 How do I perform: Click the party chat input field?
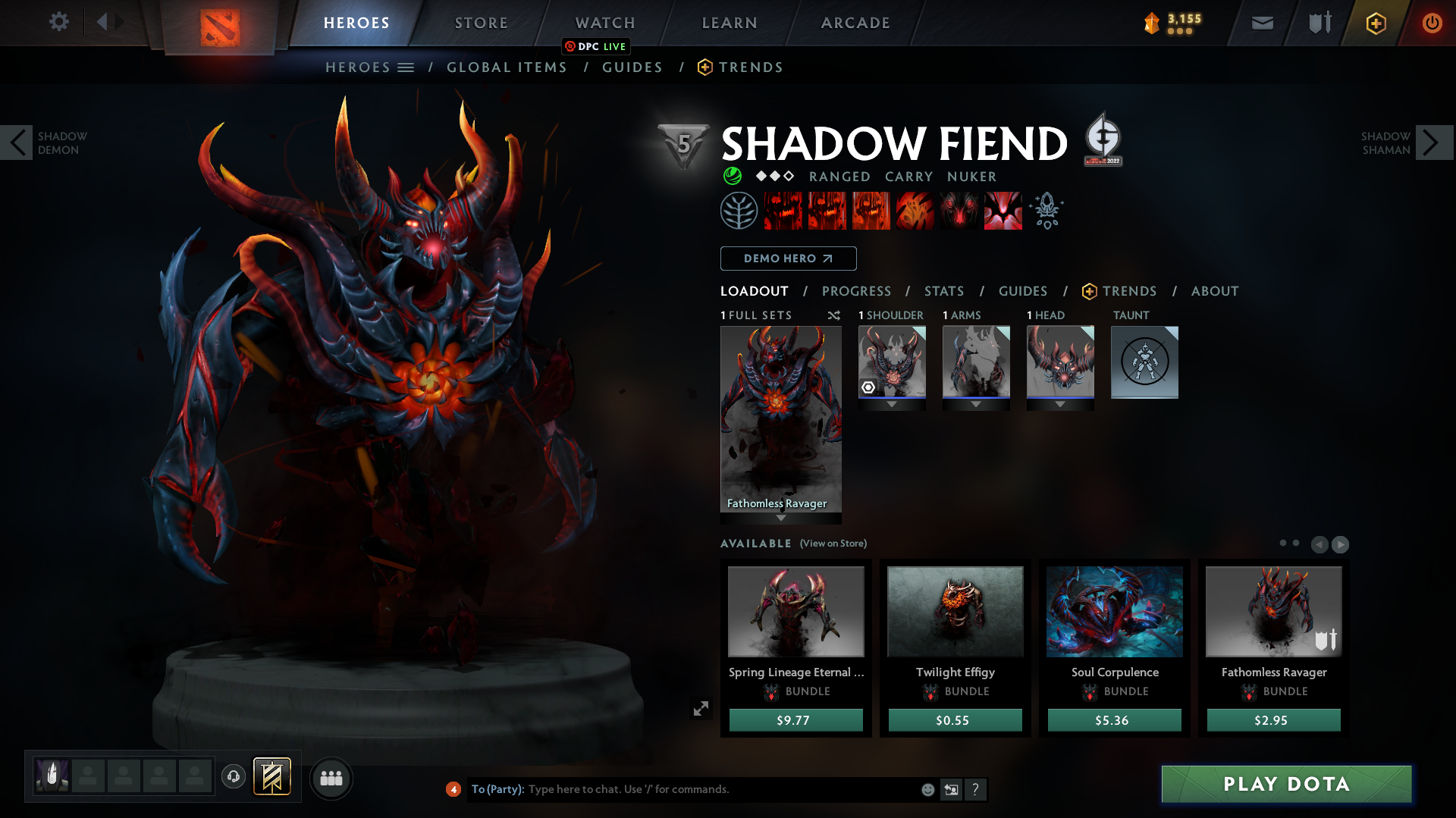click(x=682, y=789)
